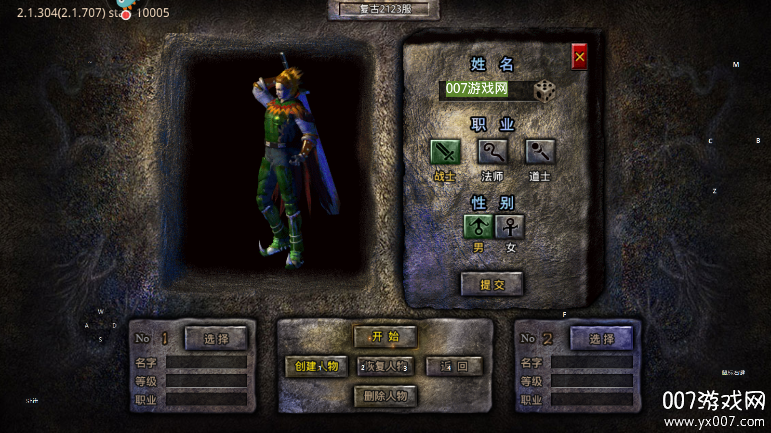Screen dimensions: 771x433
Task: Click the 复古2123服 server label
Action: 384,9
